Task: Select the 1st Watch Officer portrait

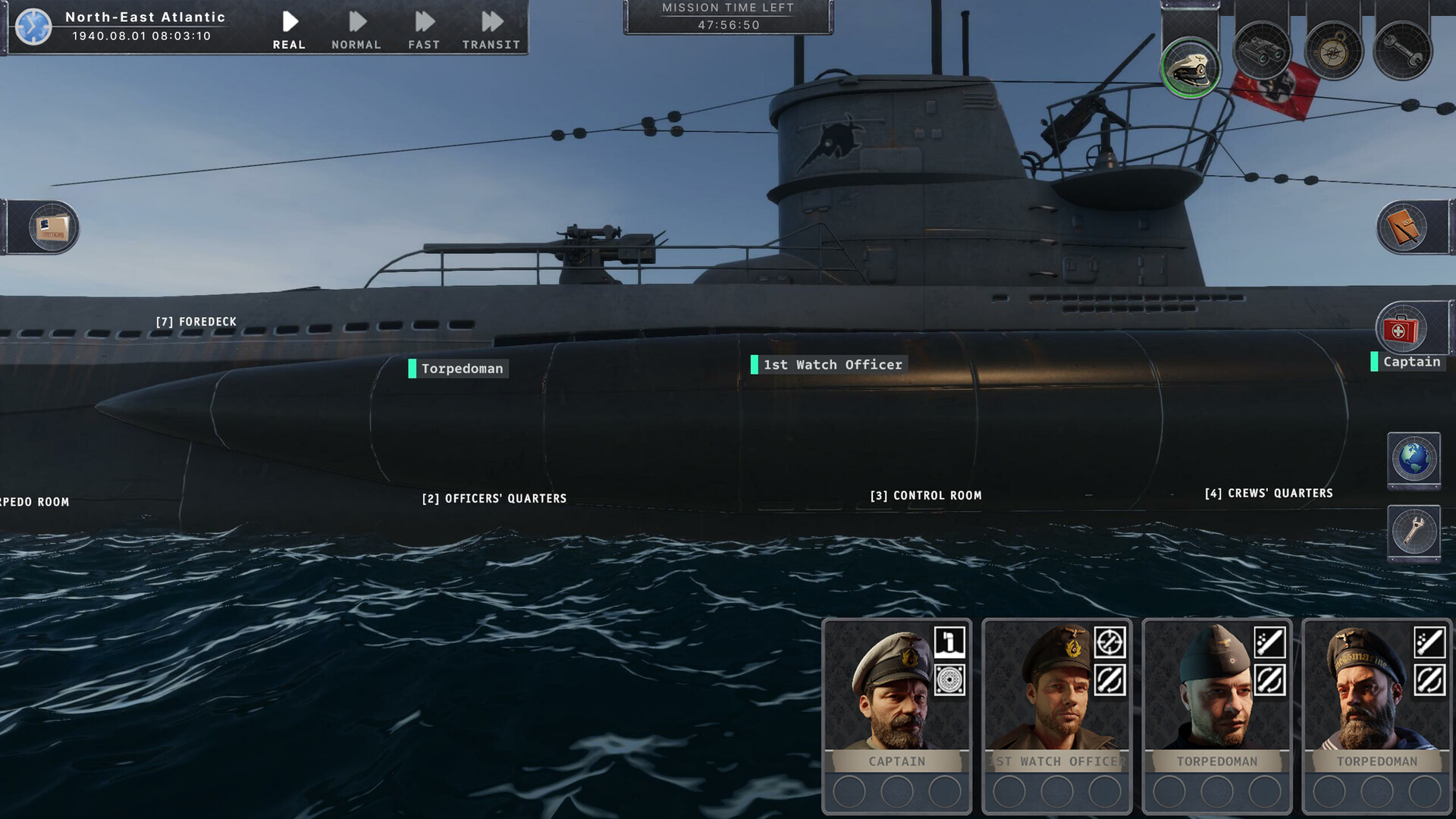Action: point(1056,690)
